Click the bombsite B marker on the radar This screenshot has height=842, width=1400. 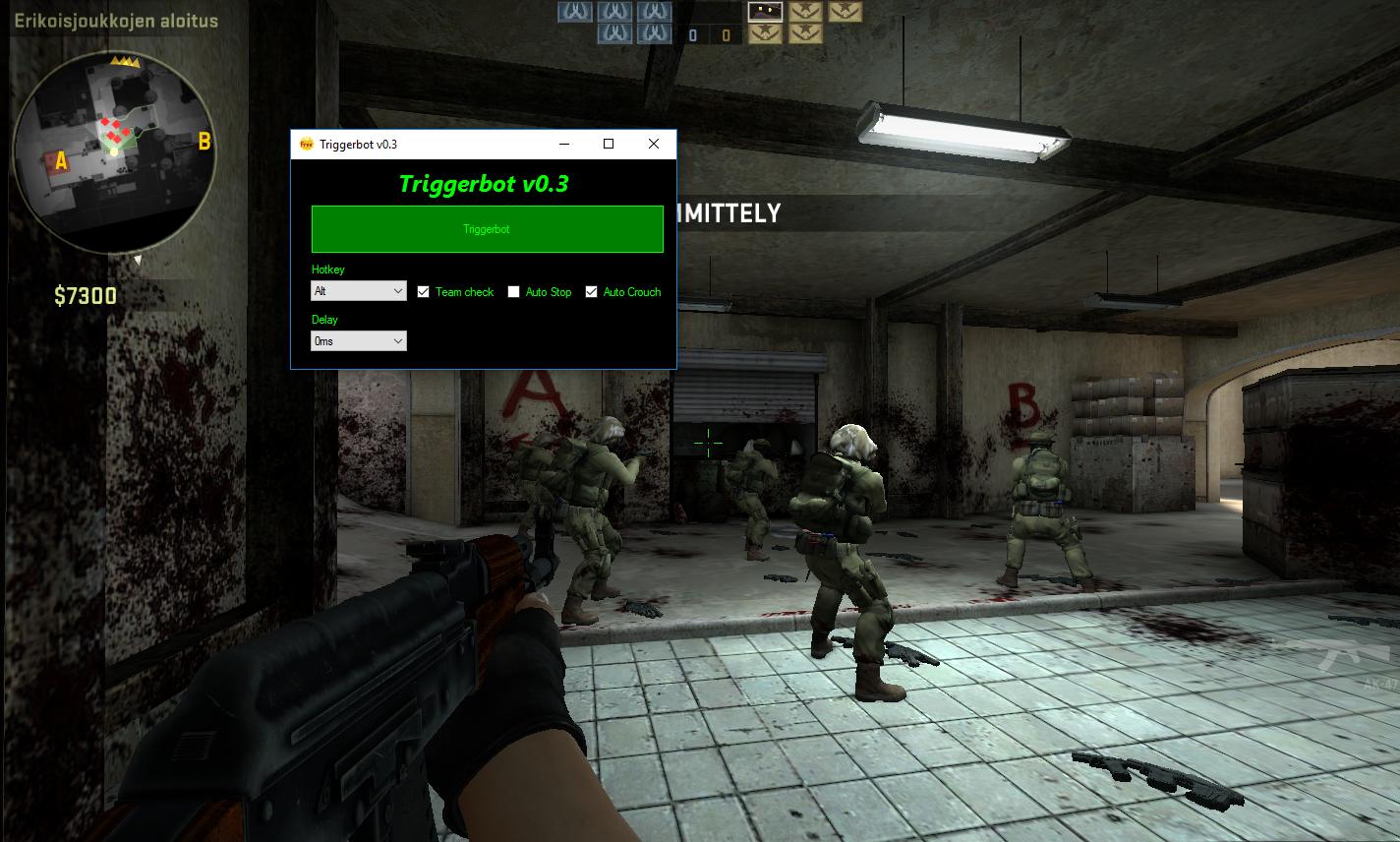point(204,141)
